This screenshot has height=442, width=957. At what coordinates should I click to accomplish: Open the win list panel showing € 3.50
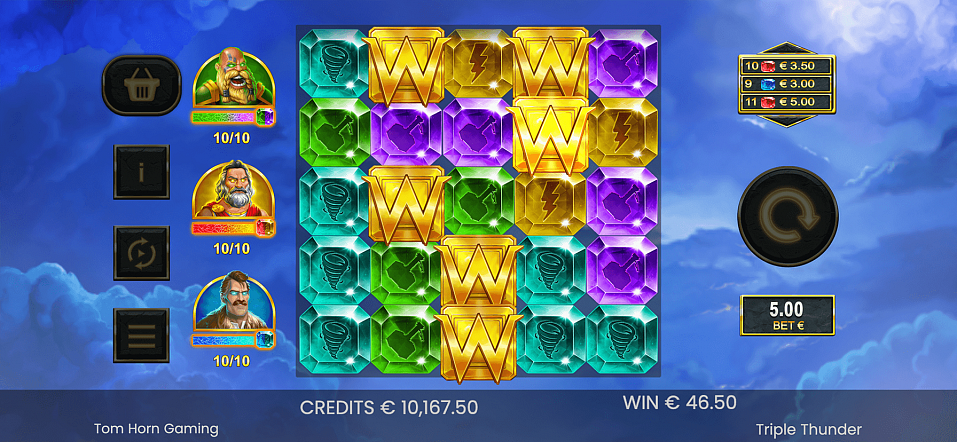point(787,84)
